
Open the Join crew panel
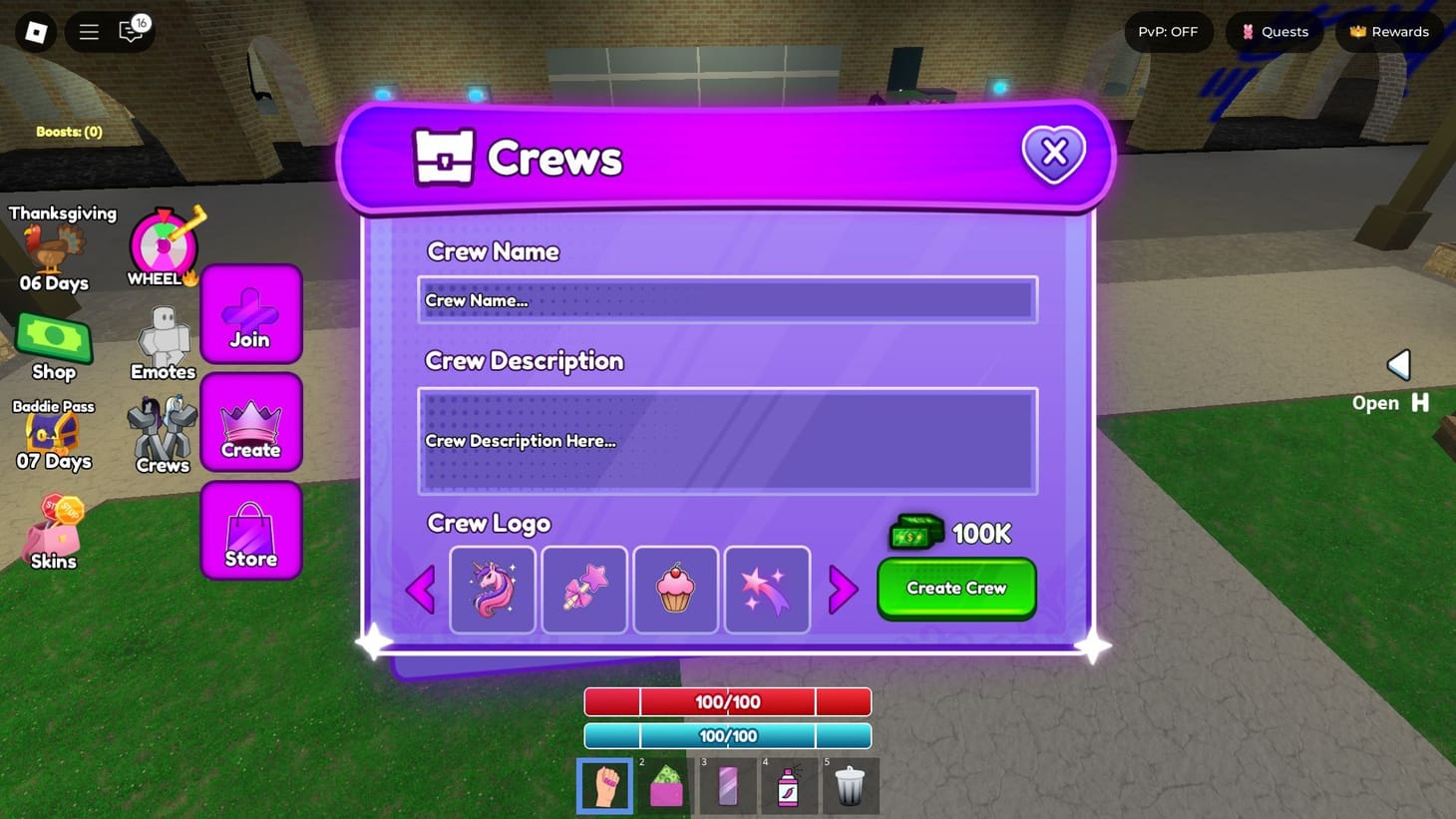pyautogui.click(x=250, y=314)
